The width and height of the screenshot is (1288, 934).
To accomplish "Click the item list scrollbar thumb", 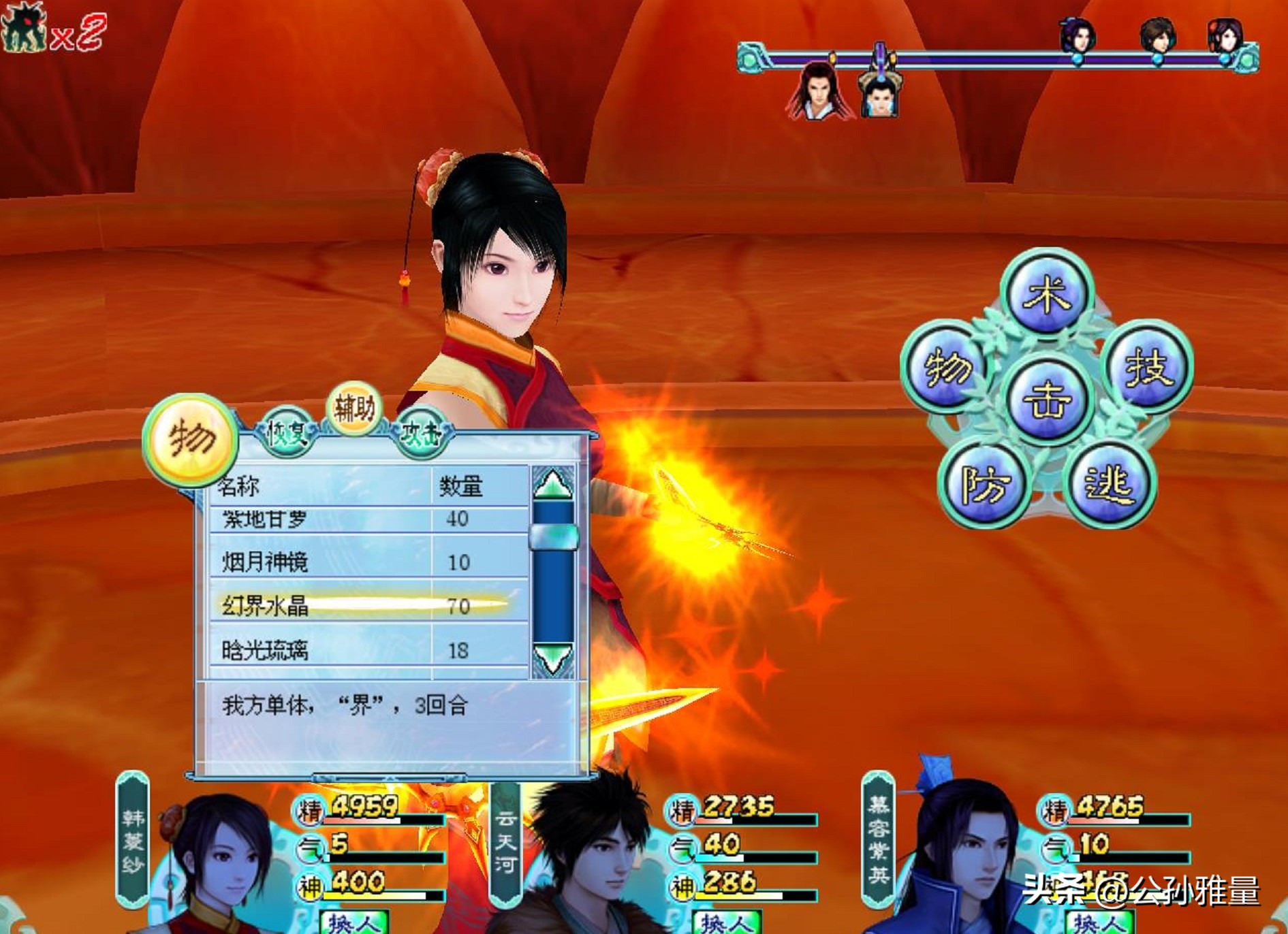I will pos(553,536).
